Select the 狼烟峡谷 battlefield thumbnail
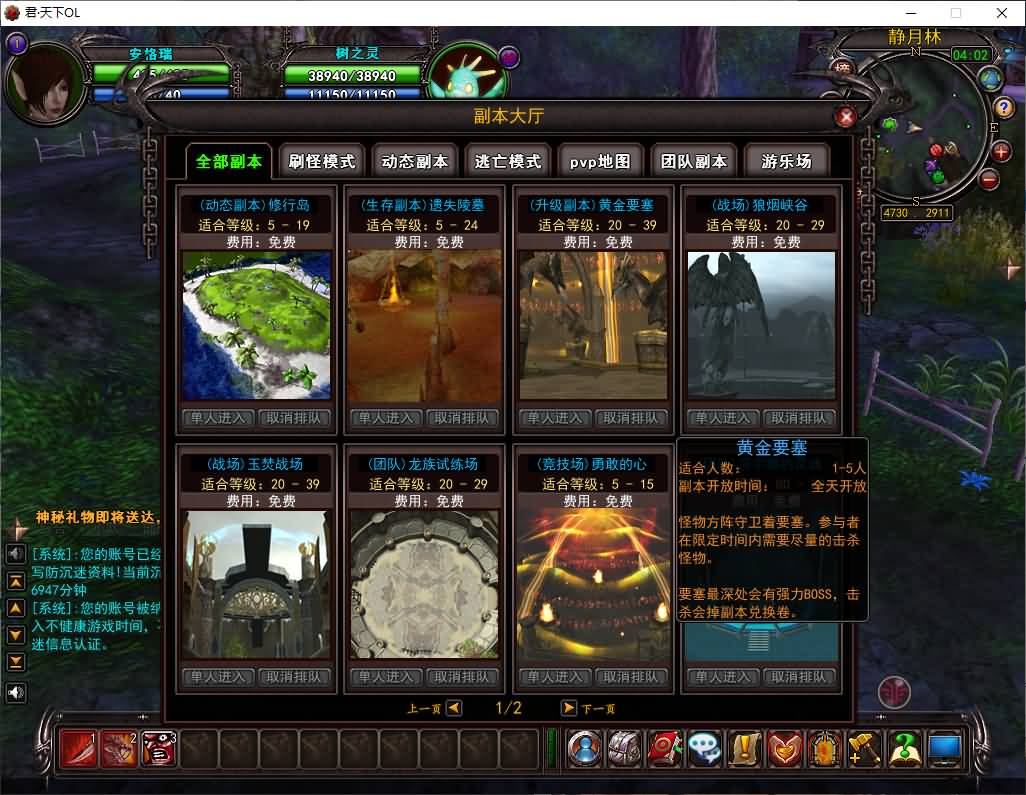This screenshot has width=1026, height=795. tap(761, 325)
